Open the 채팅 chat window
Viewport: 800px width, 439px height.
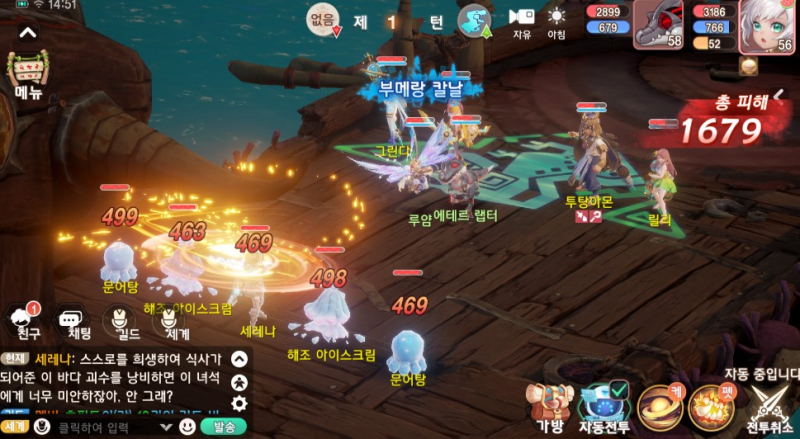point(72,319)
